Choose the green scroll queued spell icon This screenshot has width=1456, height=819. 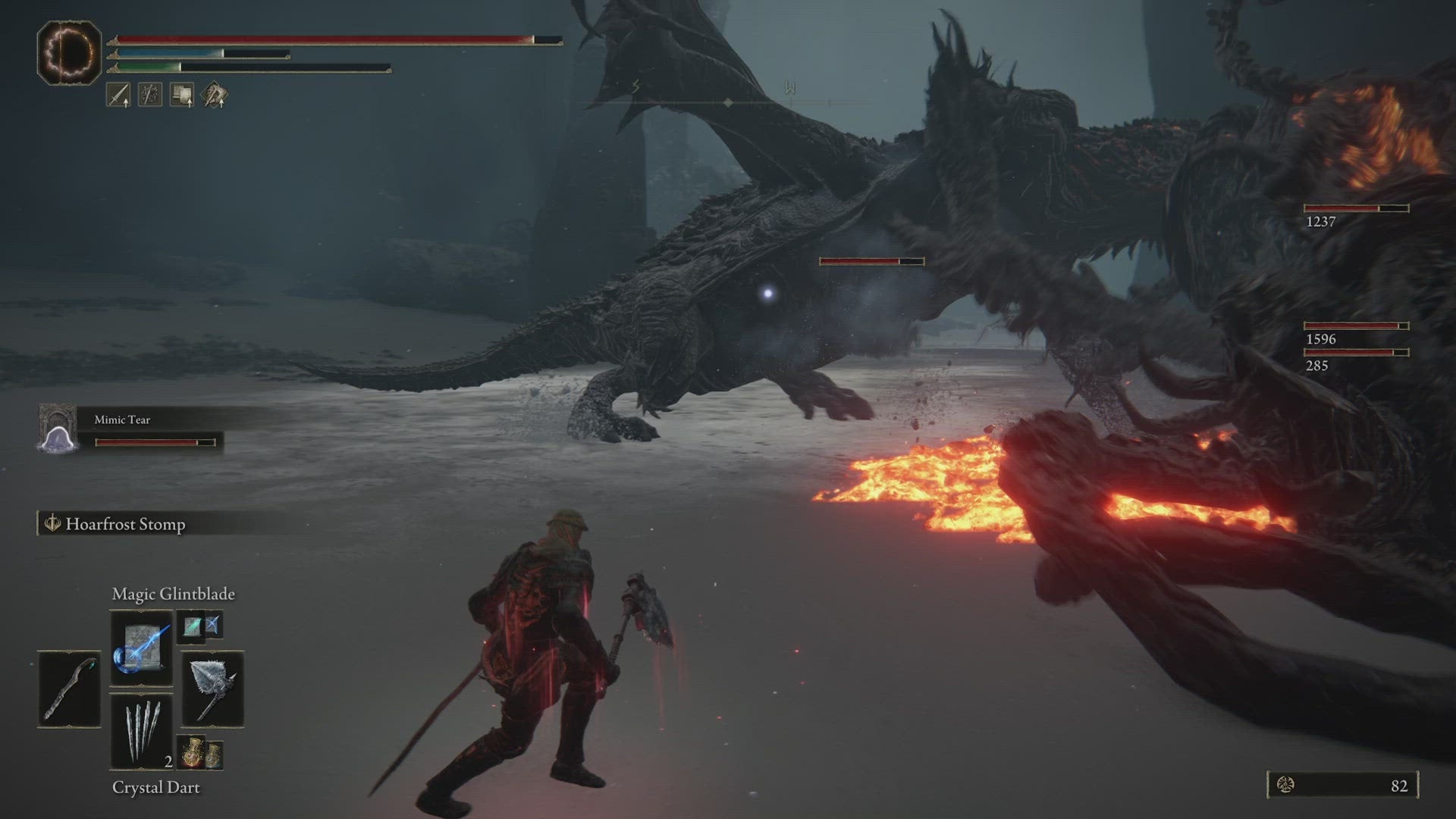click(x=192, y=626)
